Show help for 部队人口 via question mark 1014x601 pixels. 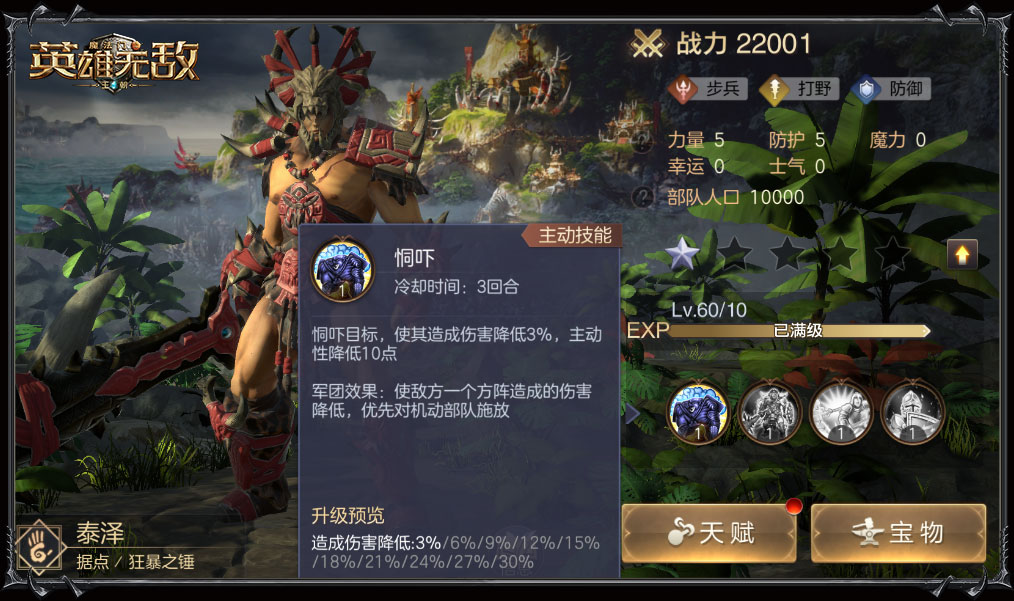point(645,196)
